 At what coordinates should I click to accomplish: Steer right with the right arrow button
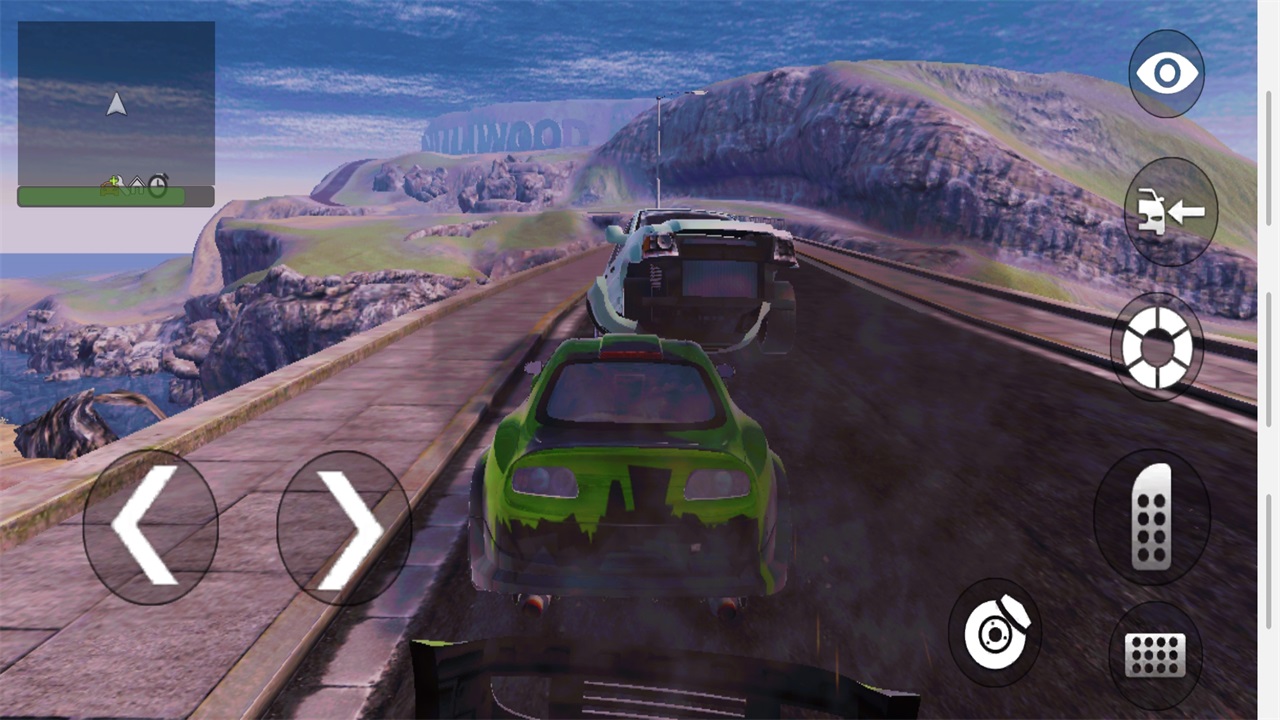tap(343, 526)
